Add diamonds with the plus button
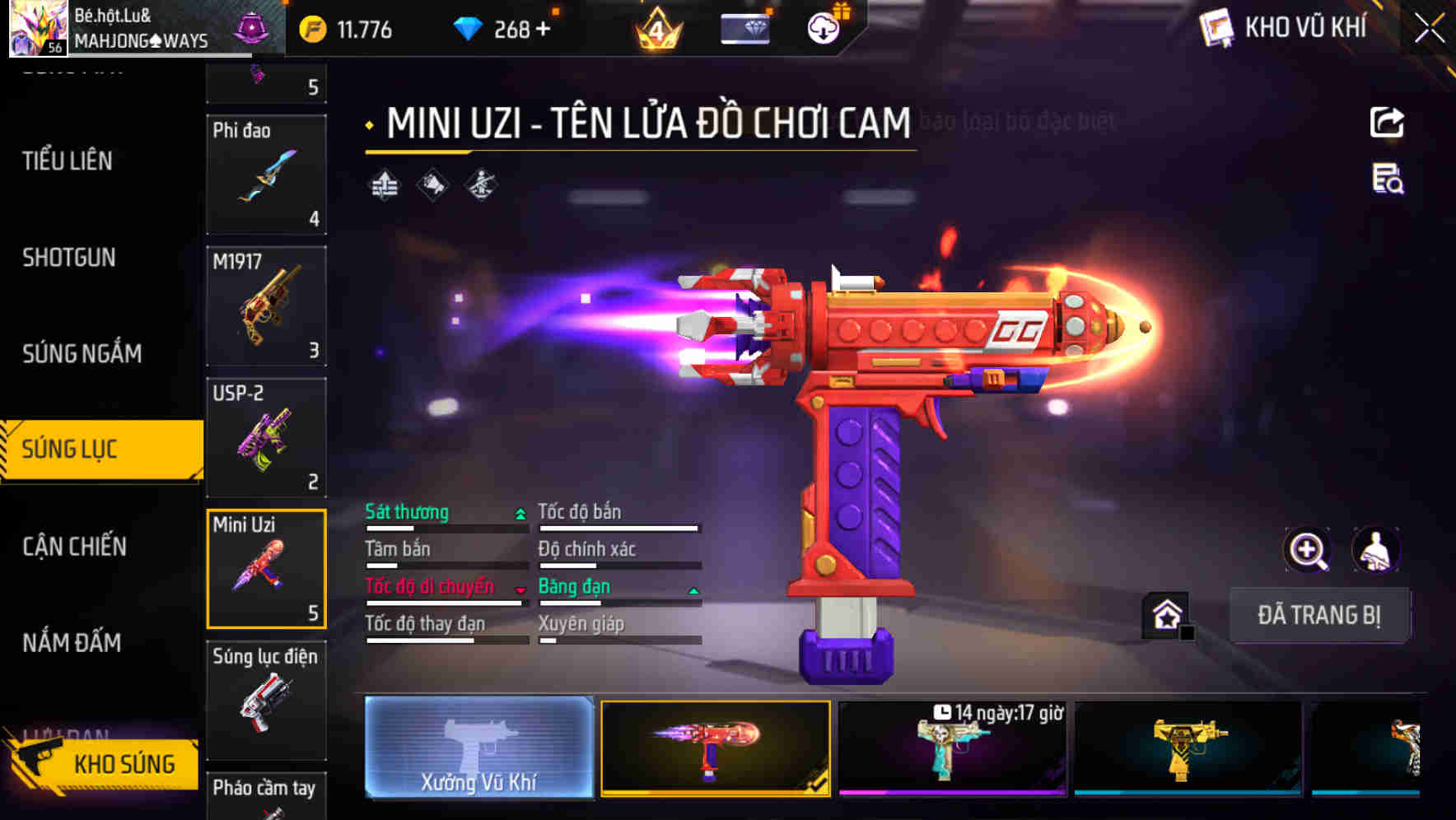Image resolution: width=1456 pixels, height=820 pixels. pyautogui.click(x=543, y=30)
